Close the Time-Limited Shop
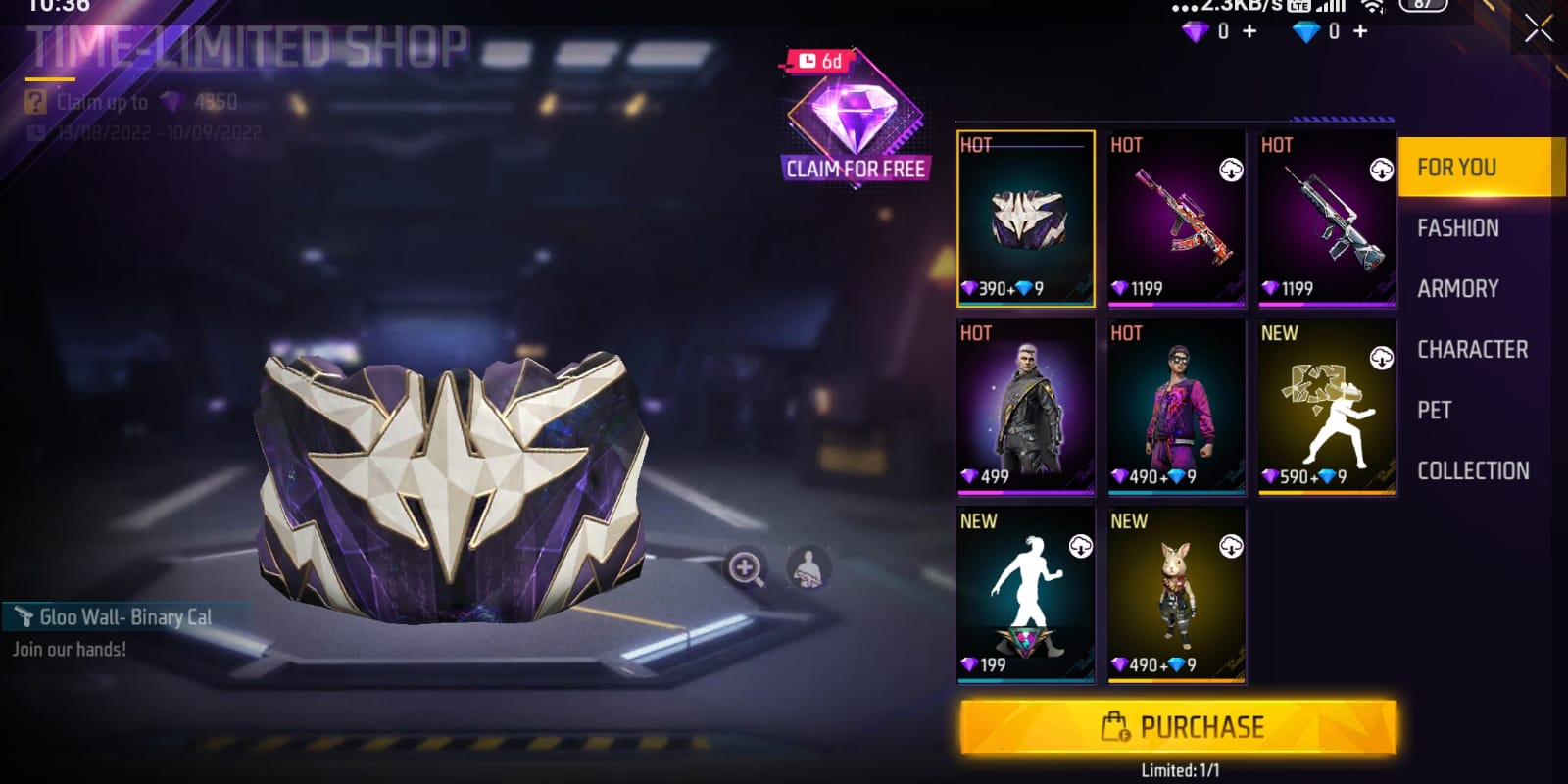1568x784 pixels. click(1538, 29)
